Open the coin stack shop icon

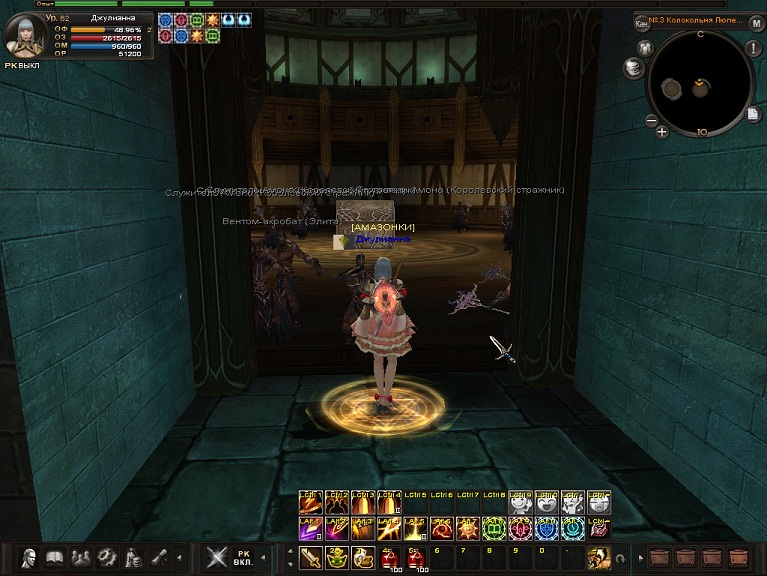tap(632, 67)
